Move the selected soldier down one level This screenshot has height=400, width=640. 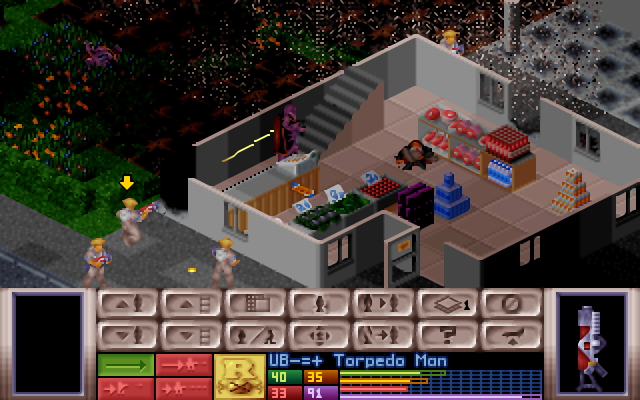point(127,335)
